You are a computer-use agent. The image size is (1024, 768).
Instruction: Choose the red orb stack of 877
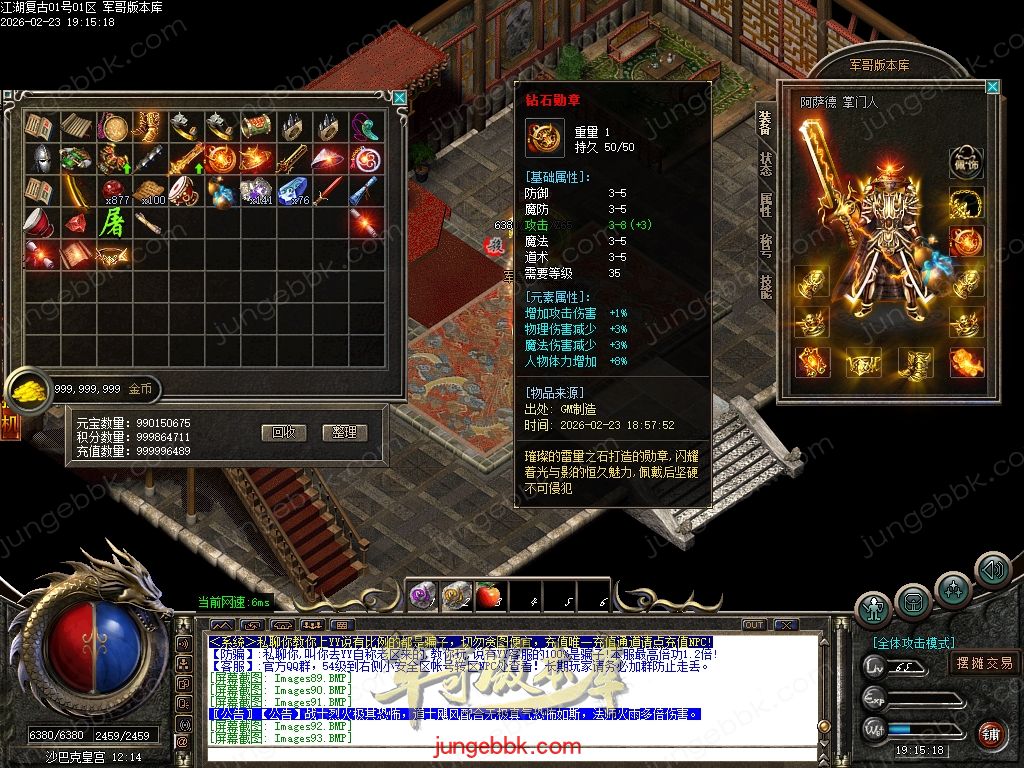pos(113,190)
